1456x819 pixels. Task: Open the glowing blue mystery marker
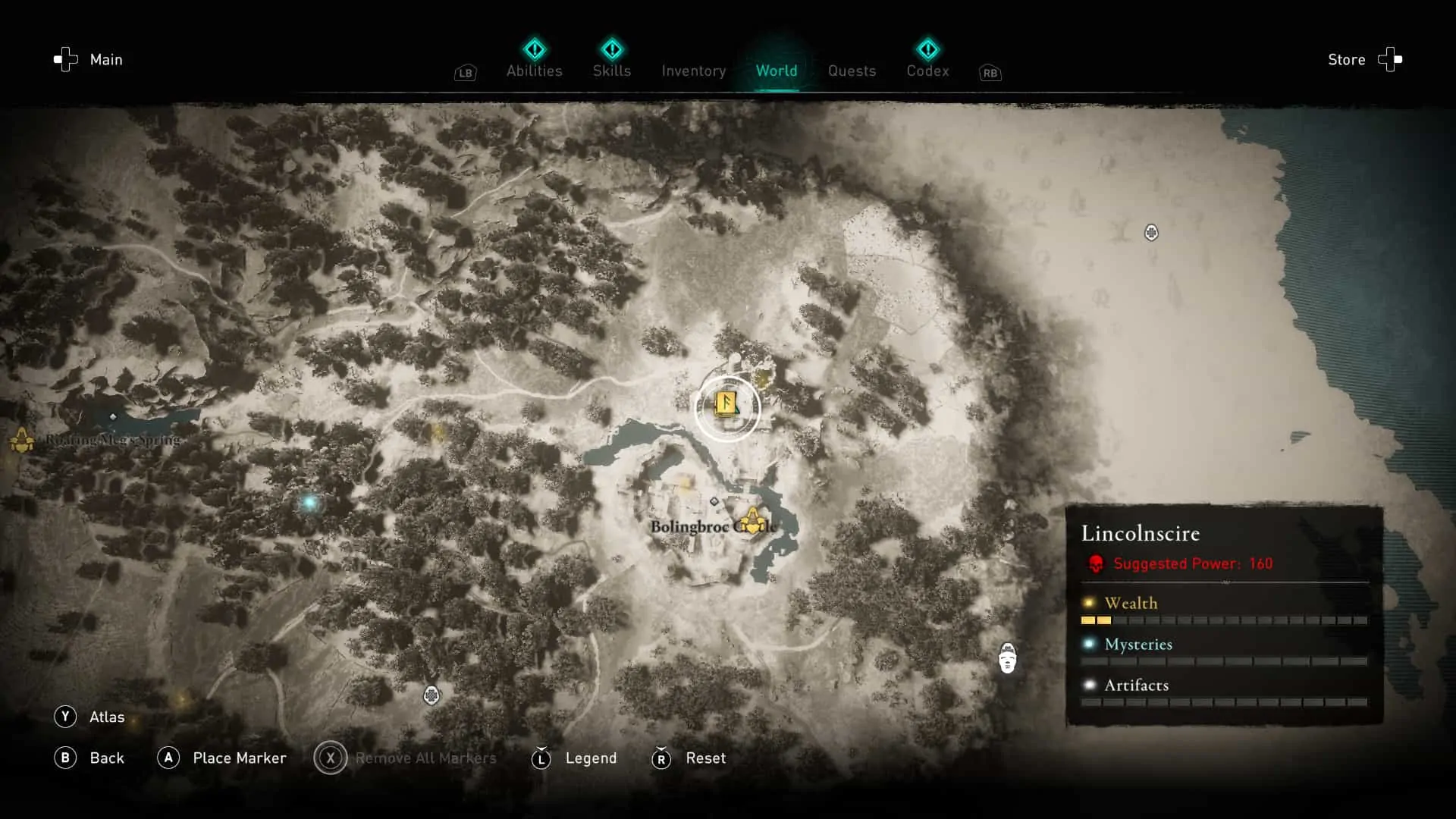tap(309, 502)
